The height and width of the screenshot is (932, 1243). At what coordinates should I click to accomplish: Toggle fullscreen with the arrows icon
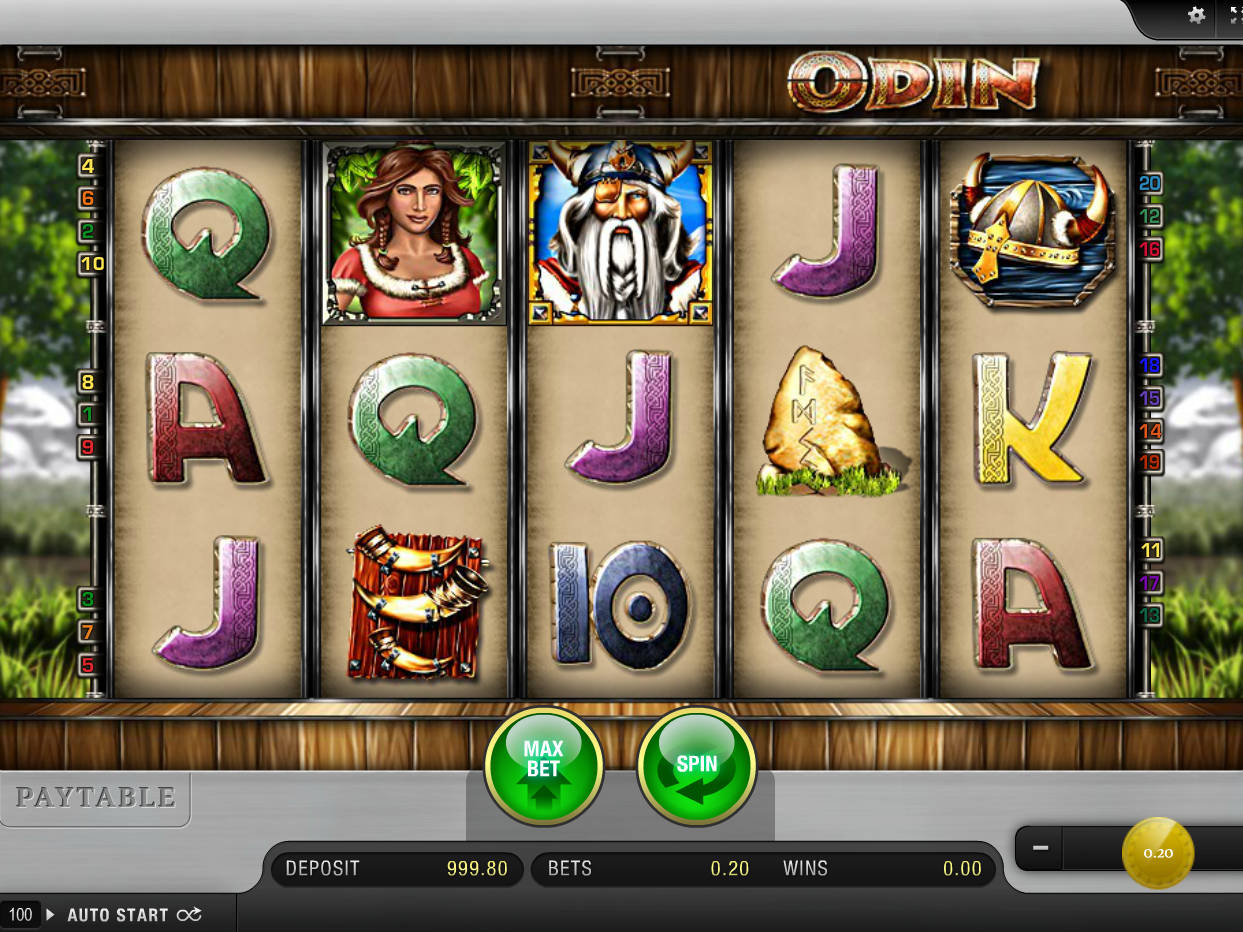pyautogui.click(x=1234, y=15)
